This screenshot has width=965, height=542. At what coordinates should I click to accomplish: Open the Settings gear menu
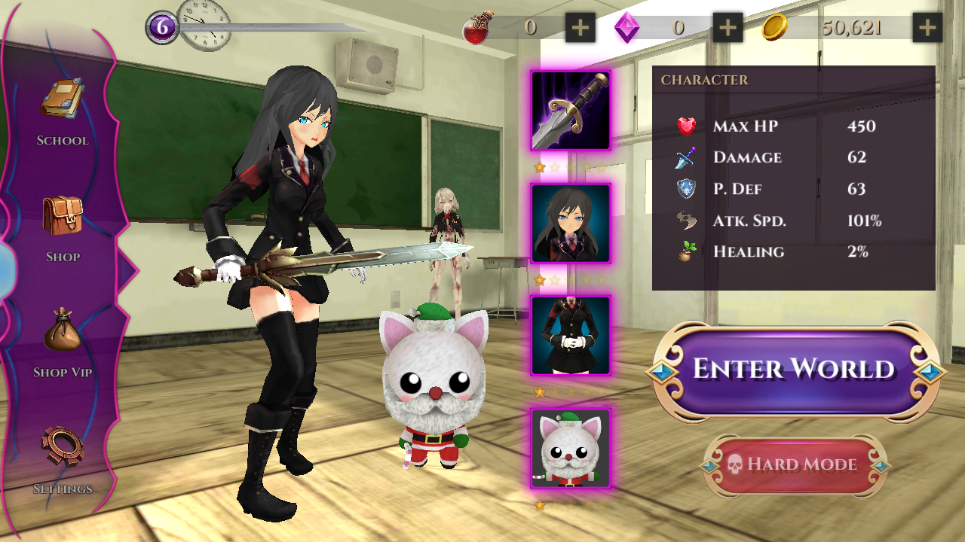(x=62, y=457)
